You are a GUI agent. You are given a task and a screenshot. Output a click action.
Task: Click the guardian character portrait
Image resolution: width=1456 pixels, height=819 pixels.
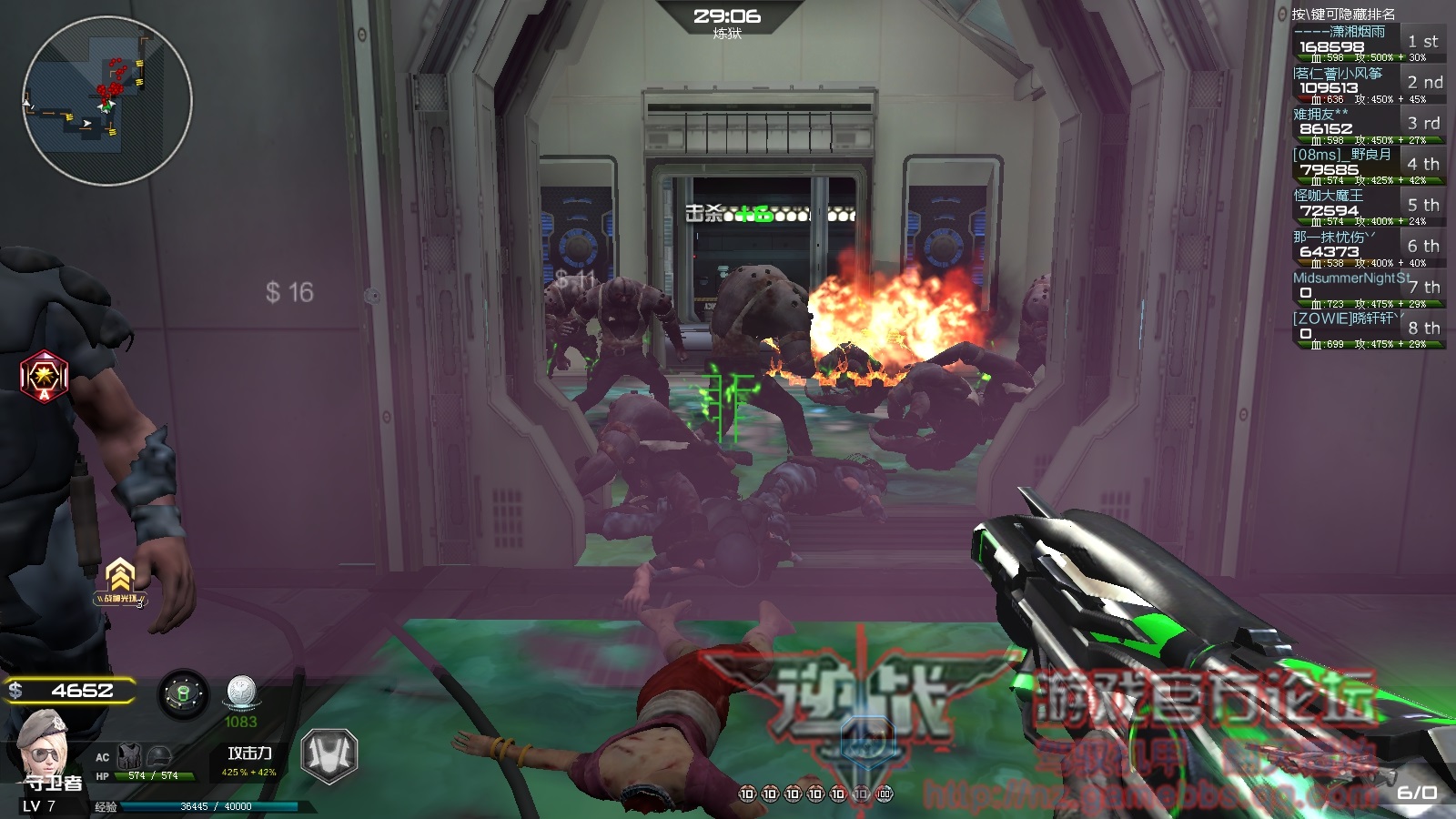pos(42,745)
